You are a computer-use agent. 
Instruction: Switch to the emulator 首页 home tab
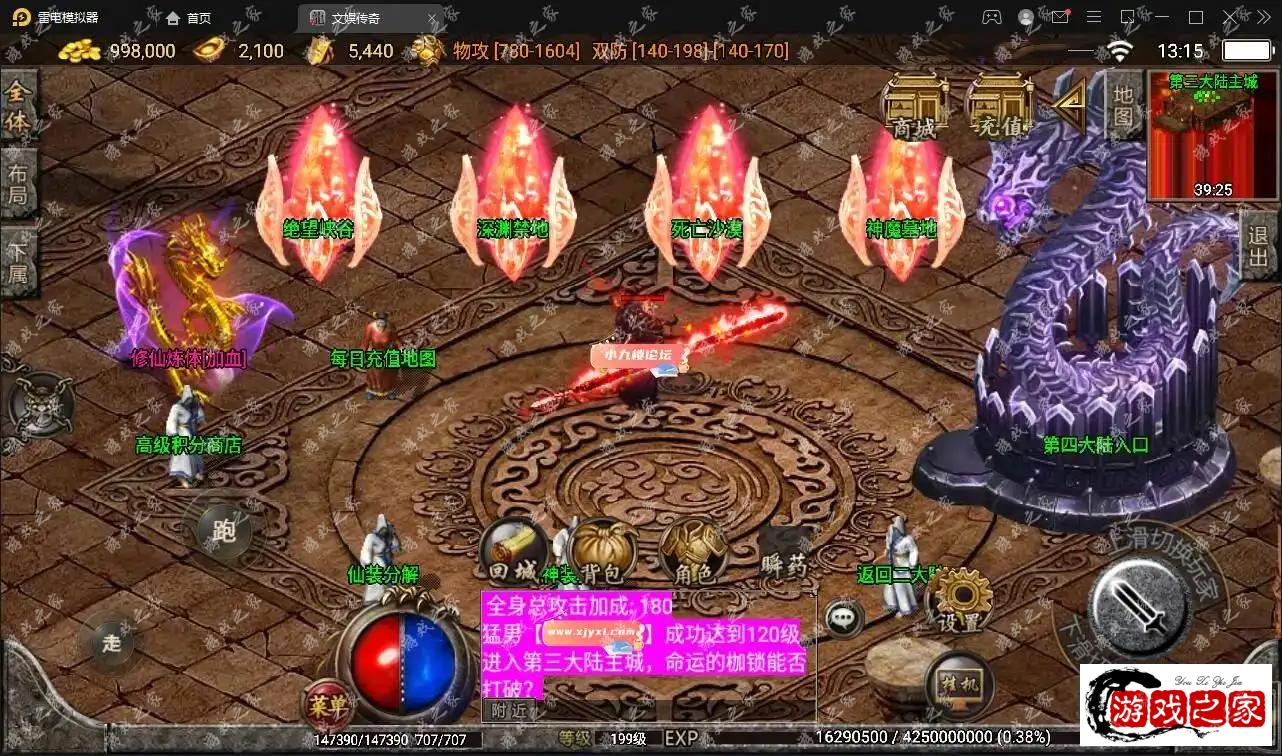(190, 18)
